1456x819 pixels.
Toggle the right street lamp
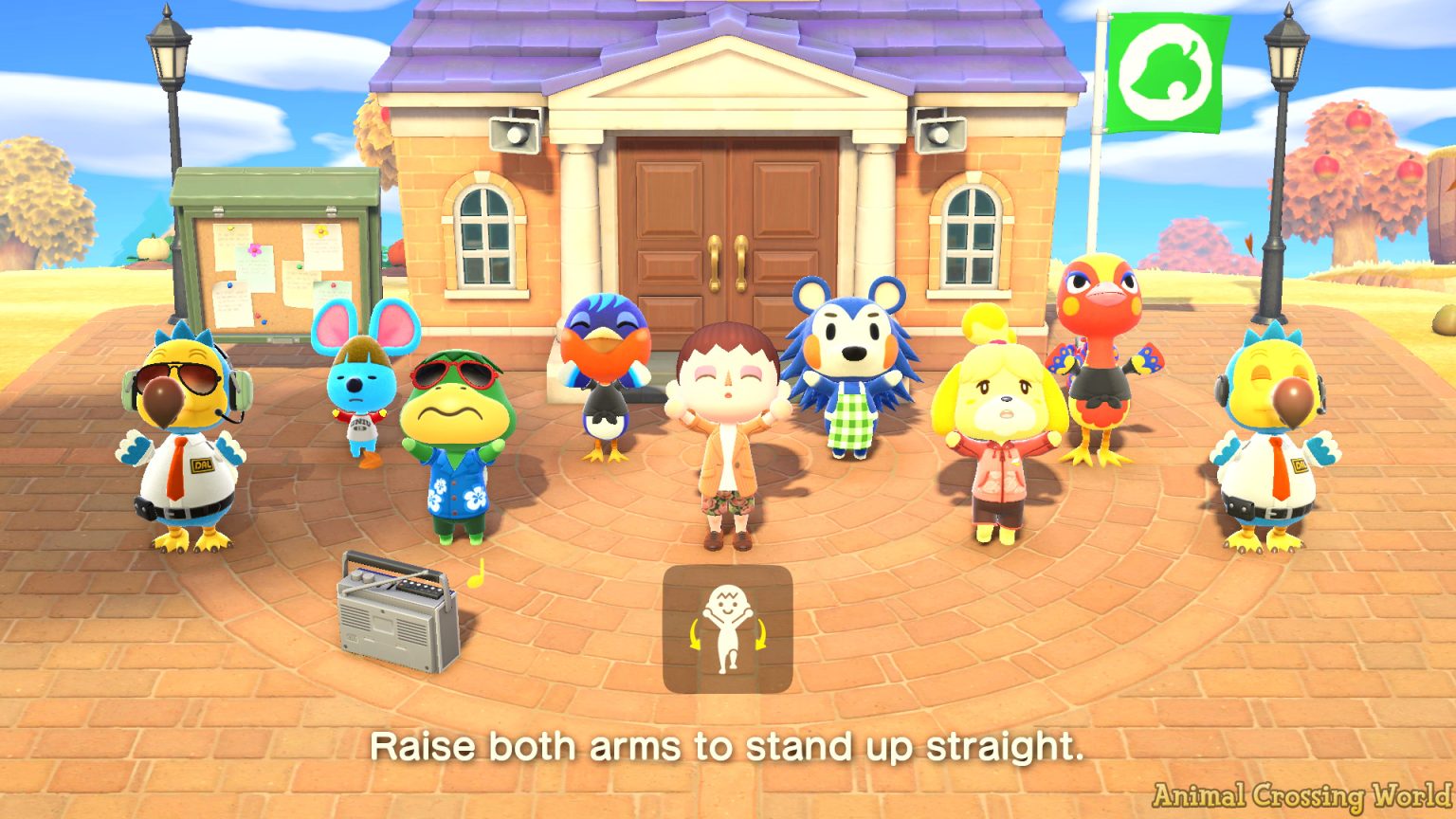pos(1284,57)
